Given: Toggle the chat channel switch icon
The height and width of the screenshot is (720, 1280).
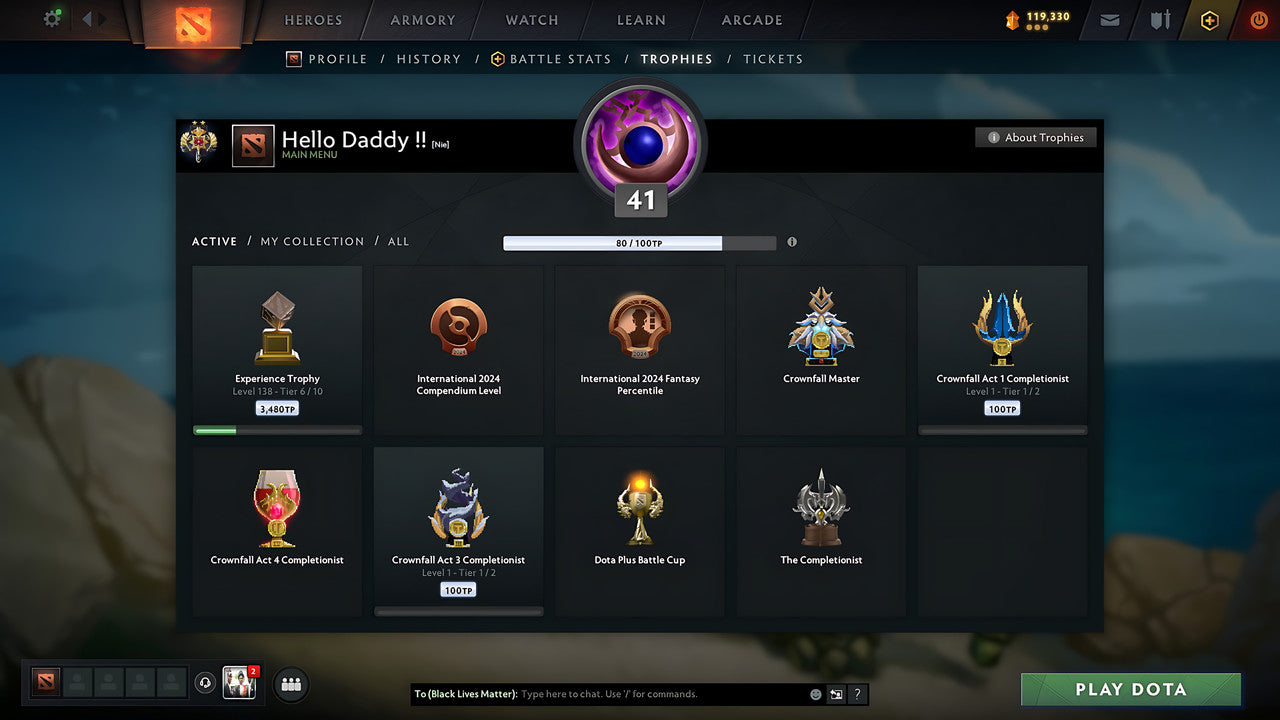Looking at the screenshot, I should point(836,694).
